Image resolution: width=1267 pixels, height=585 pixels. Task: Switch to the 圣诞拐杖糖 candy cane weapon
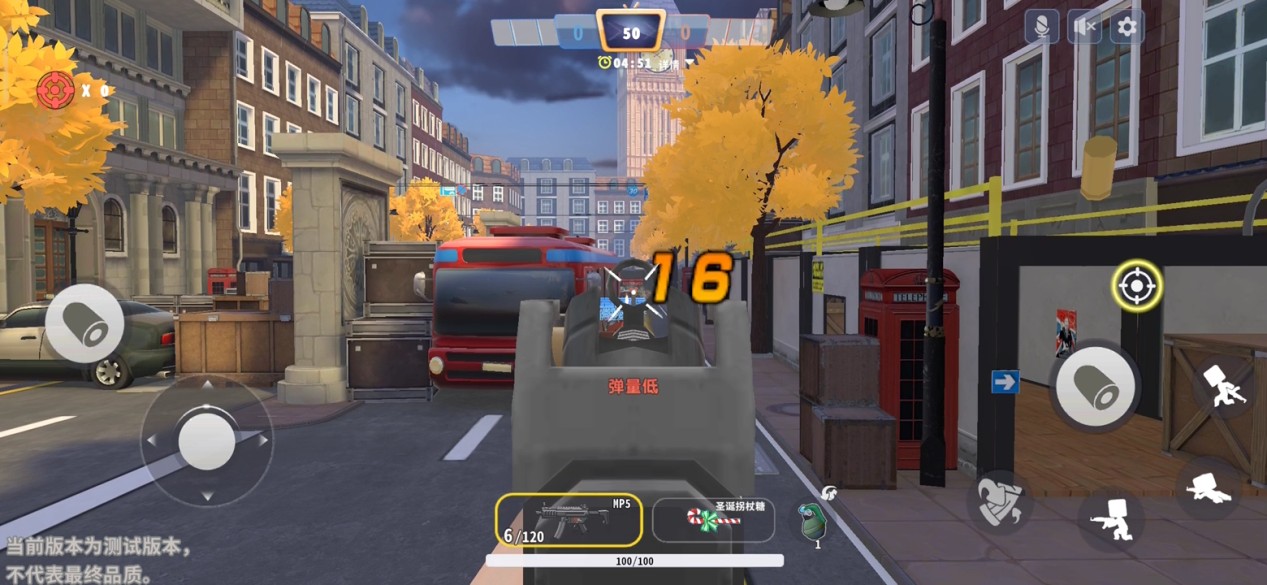[x=713, y=519]
